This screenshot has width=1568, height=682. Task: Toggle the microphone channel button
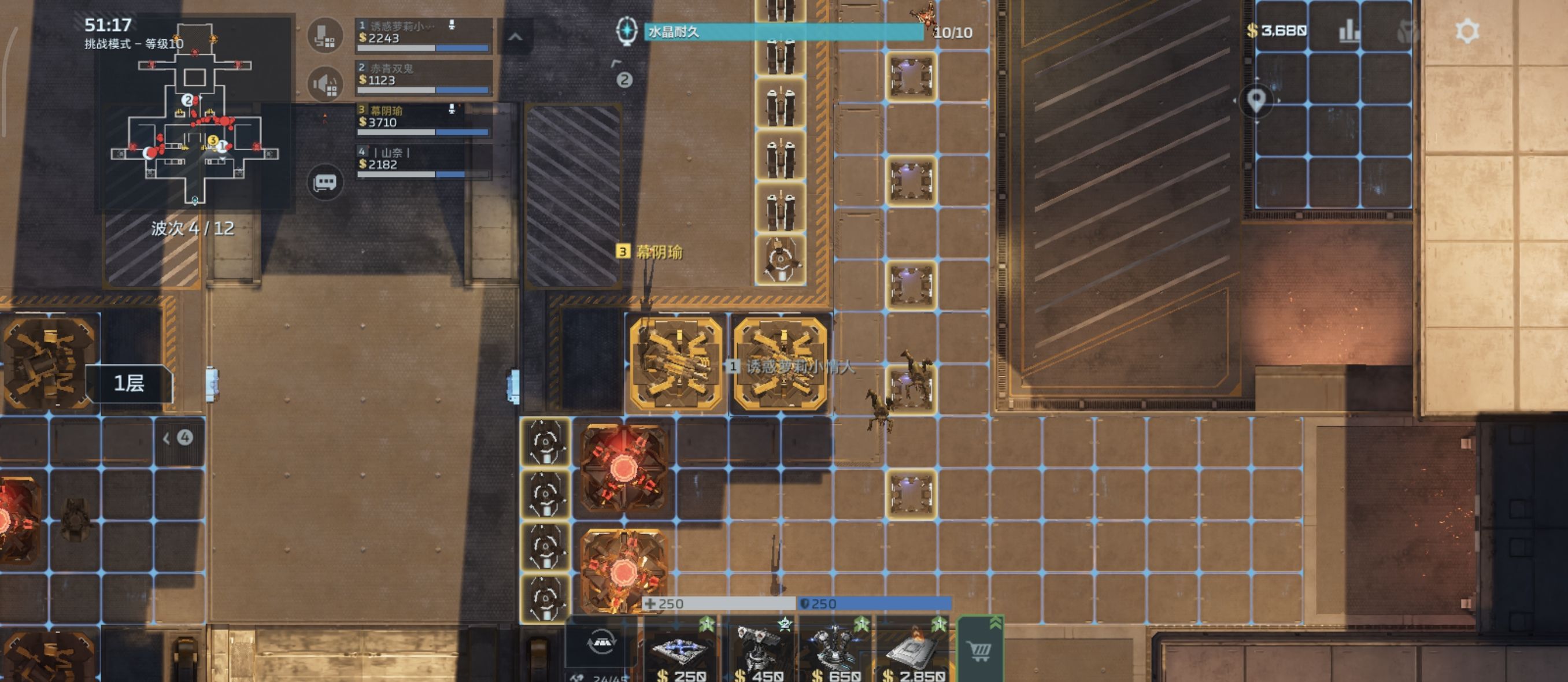[325, 36]
